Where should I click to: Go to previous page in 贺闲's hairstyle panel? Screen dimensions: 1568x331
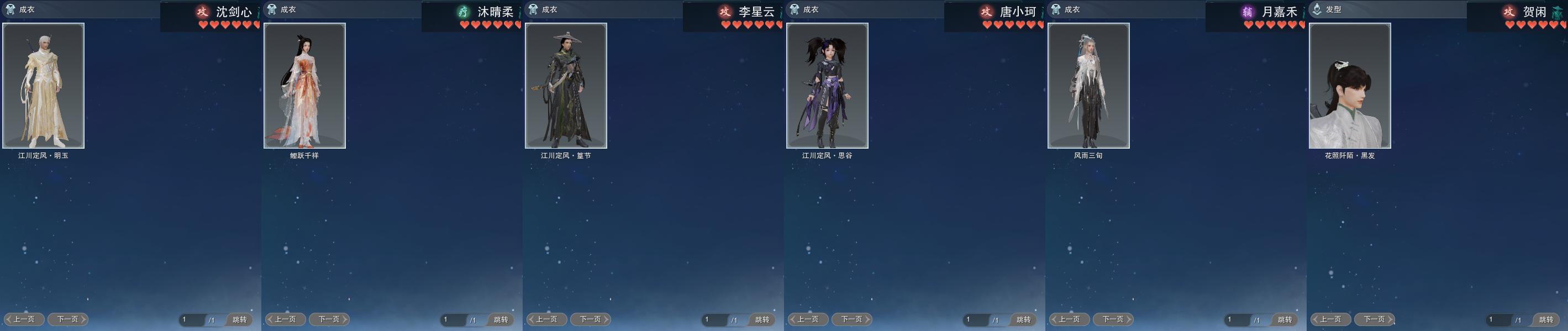click(1331, 319)
